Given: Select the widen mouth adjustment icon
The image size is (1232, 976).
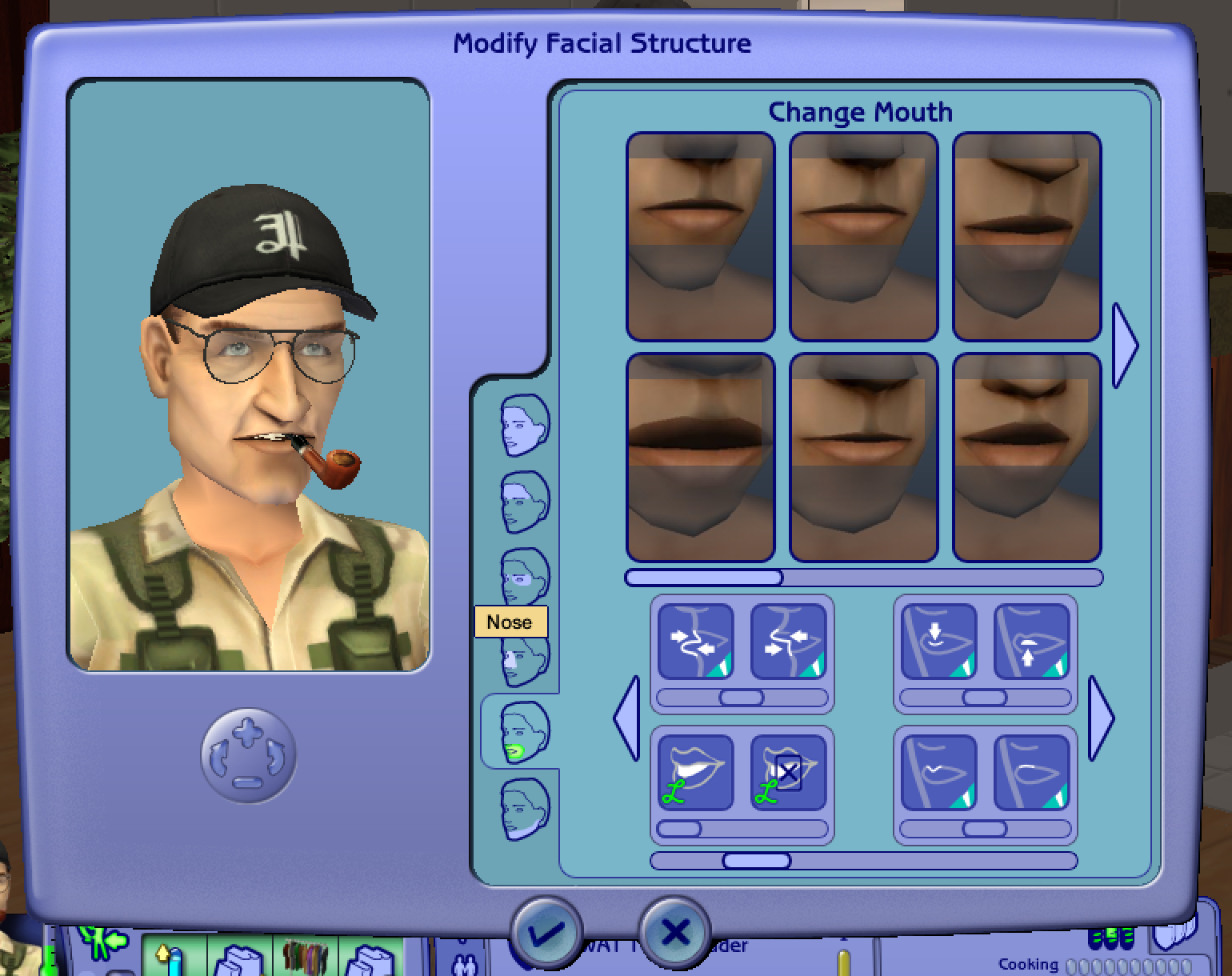Looking at the screenshot, I should point(695,641).
